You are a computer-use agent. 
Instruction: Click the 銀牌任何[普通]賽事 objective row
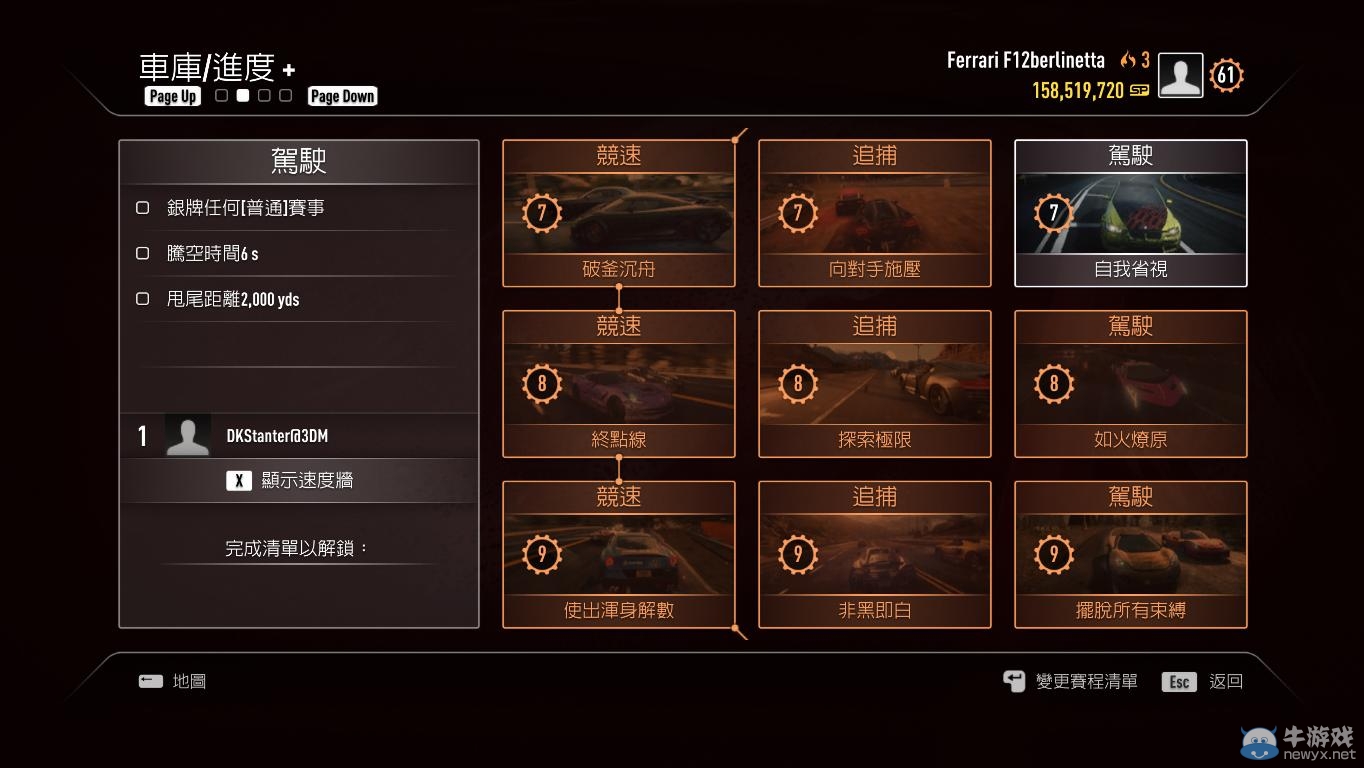[298, 208]
